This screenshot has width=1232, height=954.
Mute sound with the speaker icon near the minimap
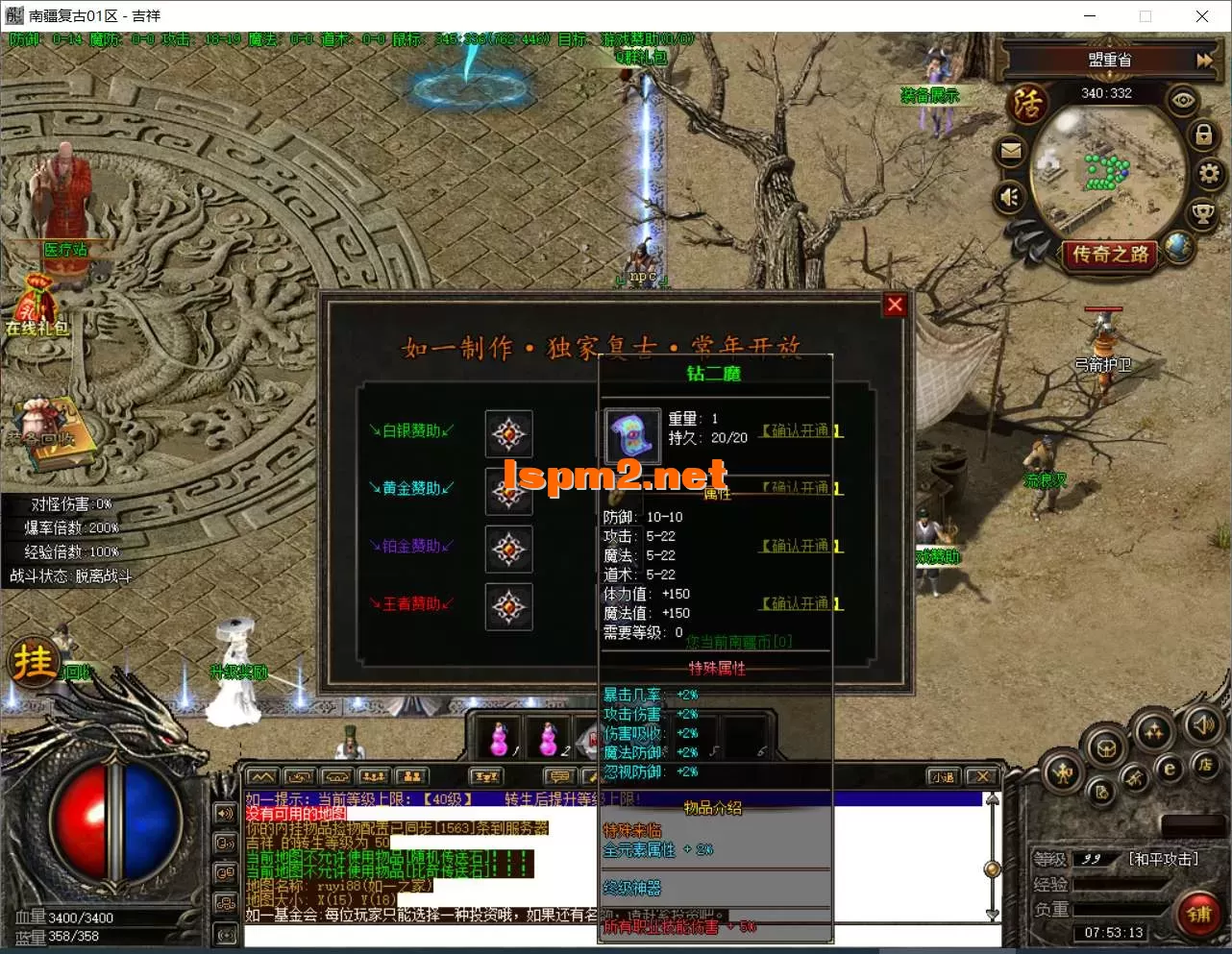point(1008,196)
